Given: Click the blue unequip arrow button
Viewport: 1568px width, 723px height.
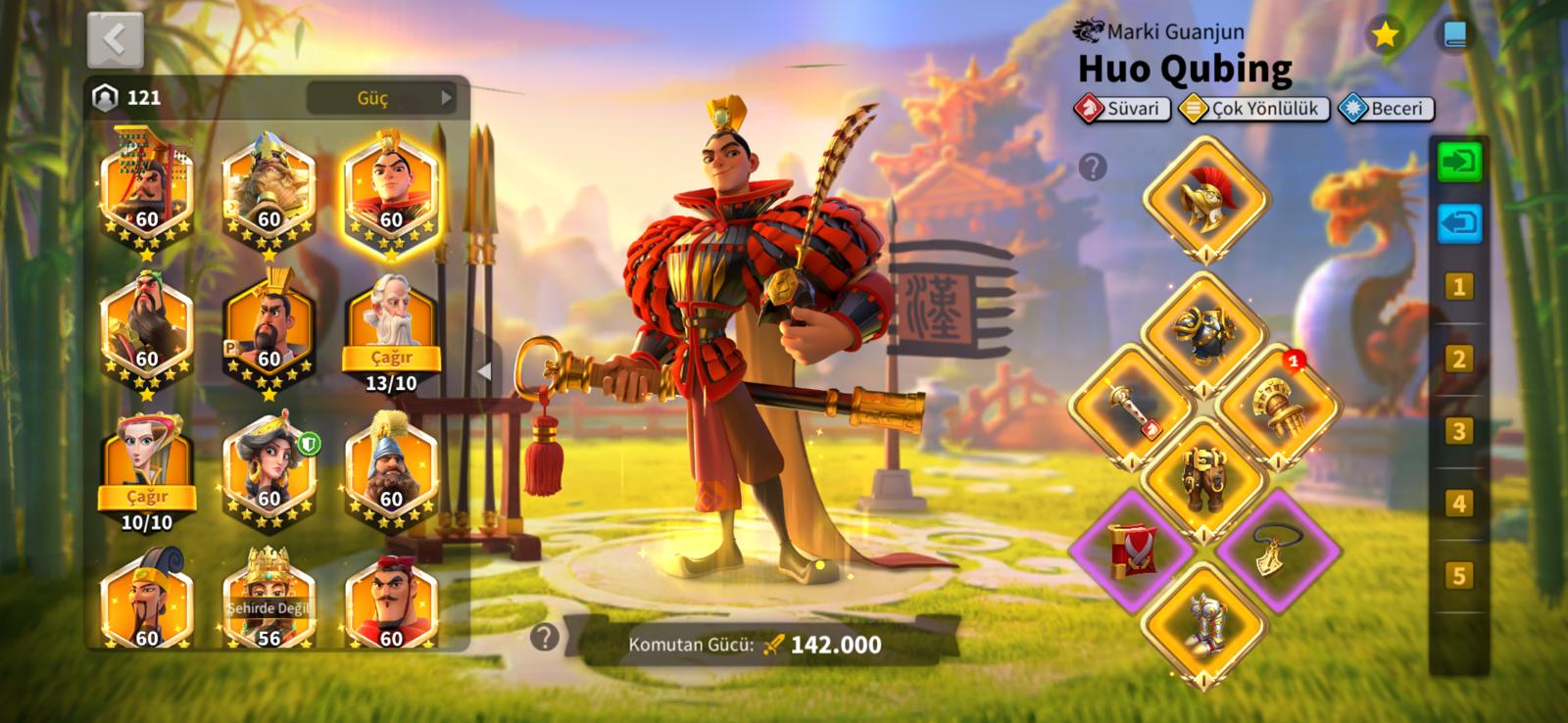Looking at the screenshot, I should point(1459,223).
